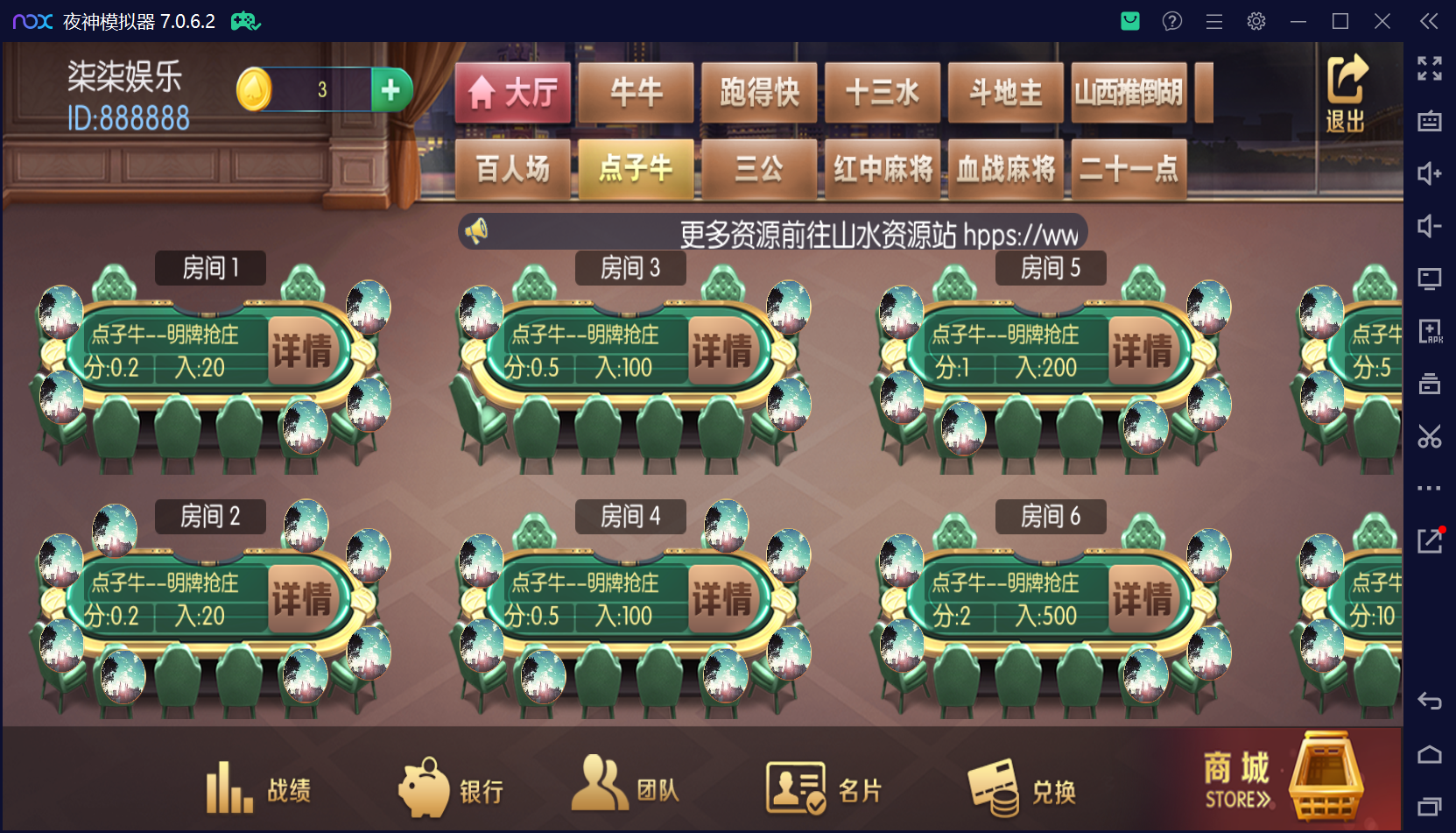The width and height of the screenshot is (1456, 833).
Task: Select the 红中麻将 tab
Action: click(883, 169)
